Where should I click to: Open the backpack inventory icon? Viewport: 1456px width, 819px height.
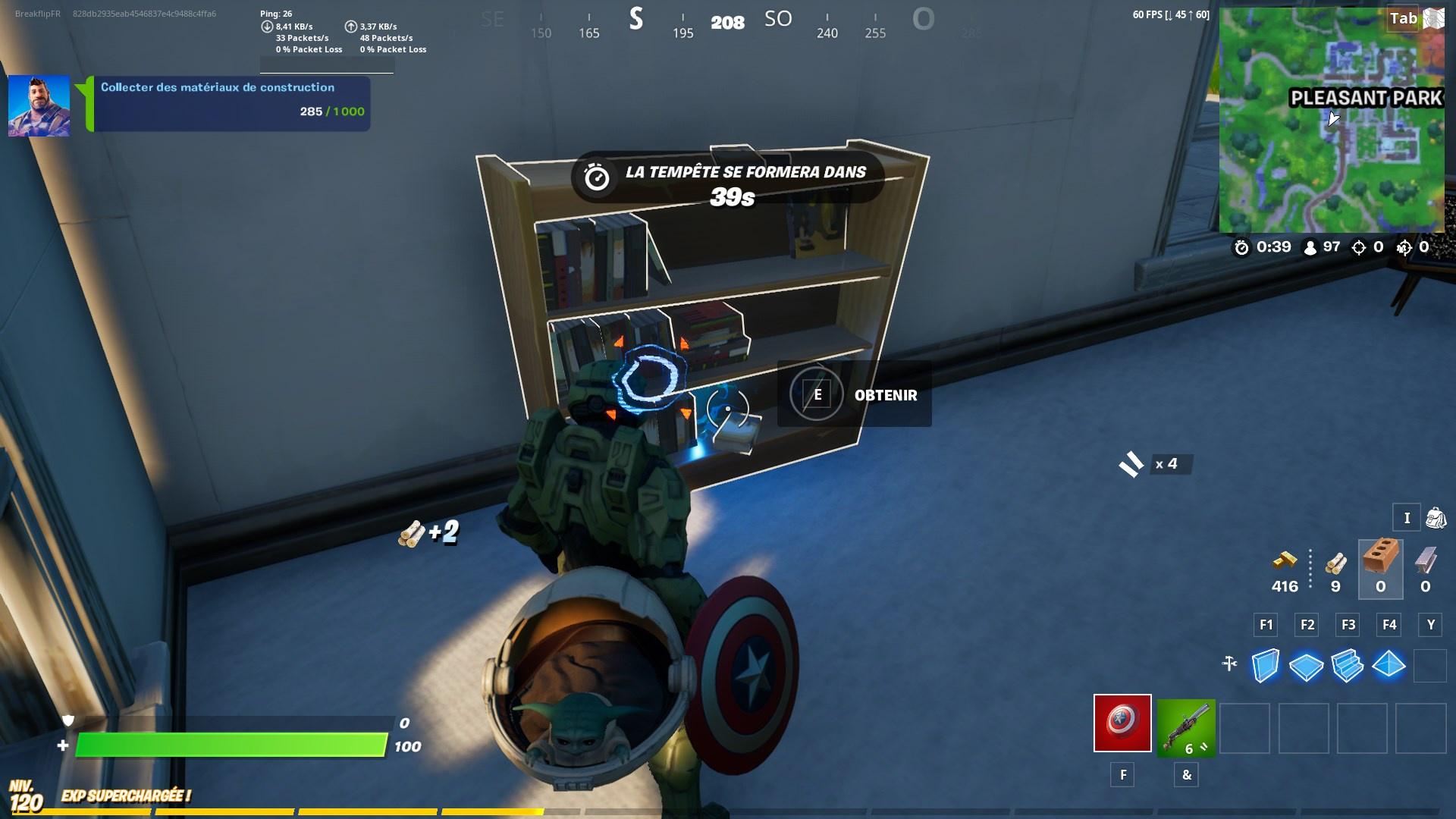point(1436,518)
